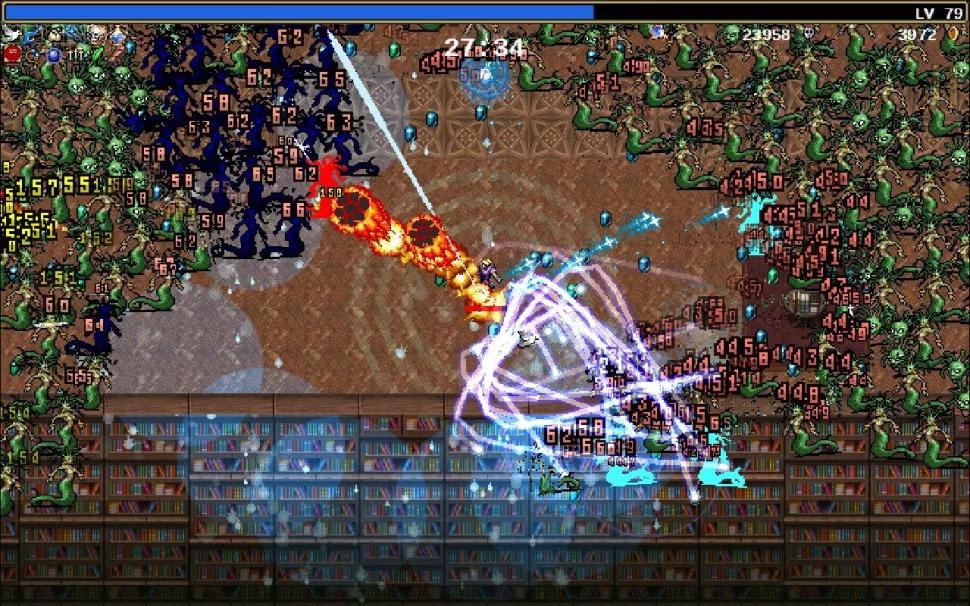970x606 pixels.
Task: Select the skull icon in the weapon row
Action: click(97, 36)
